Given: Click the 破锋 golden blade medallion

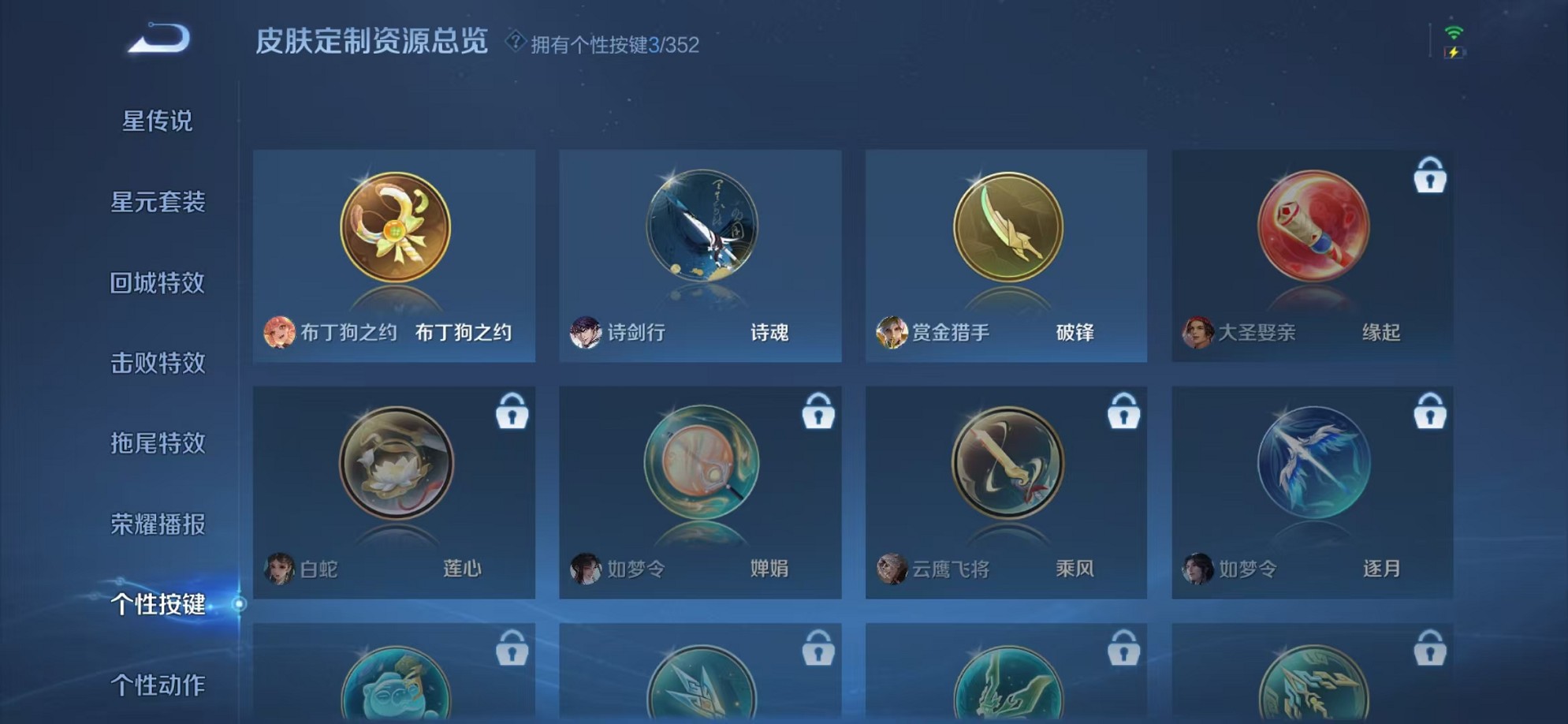Looking at the screenshot, I should point(1007,229).
